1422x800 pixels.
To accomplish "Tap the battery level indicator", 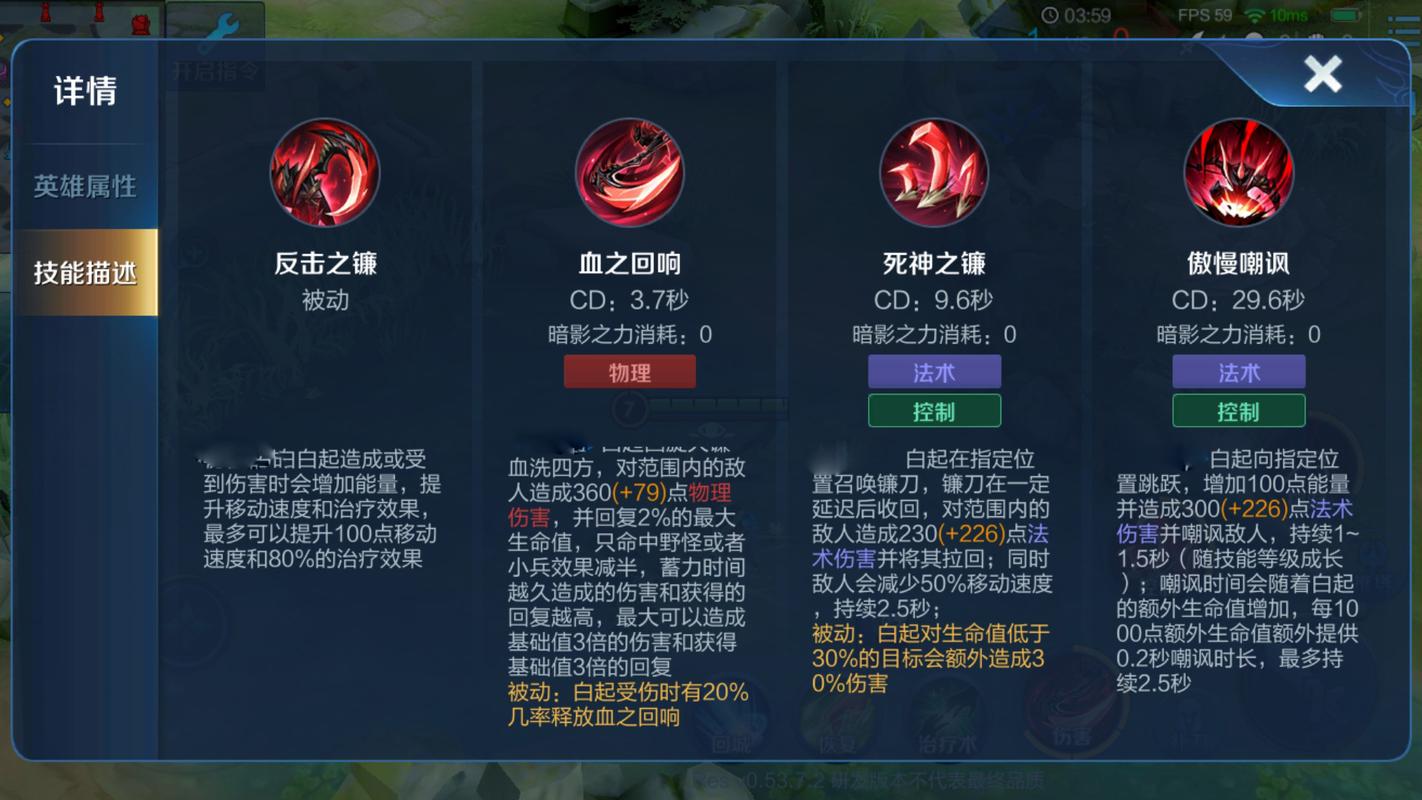I will pyautogui.click(x=1345, y=15).
